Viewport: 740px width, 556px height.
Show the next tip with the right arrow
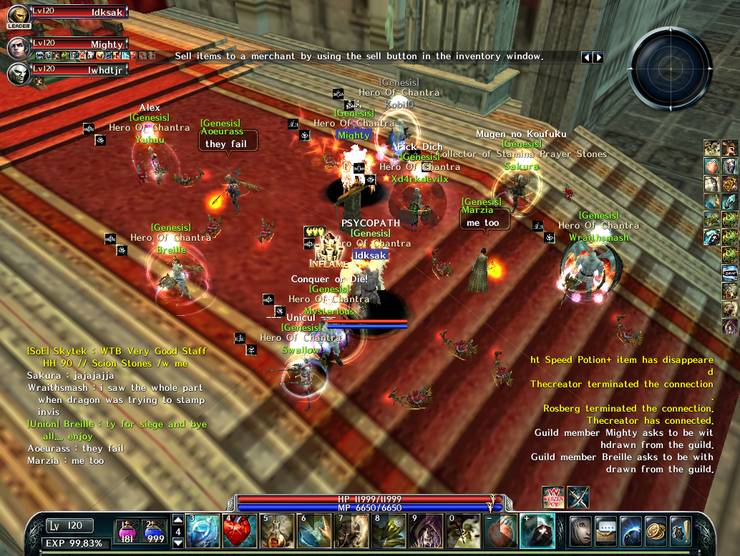pyautogui.click(x=599, y=57)
